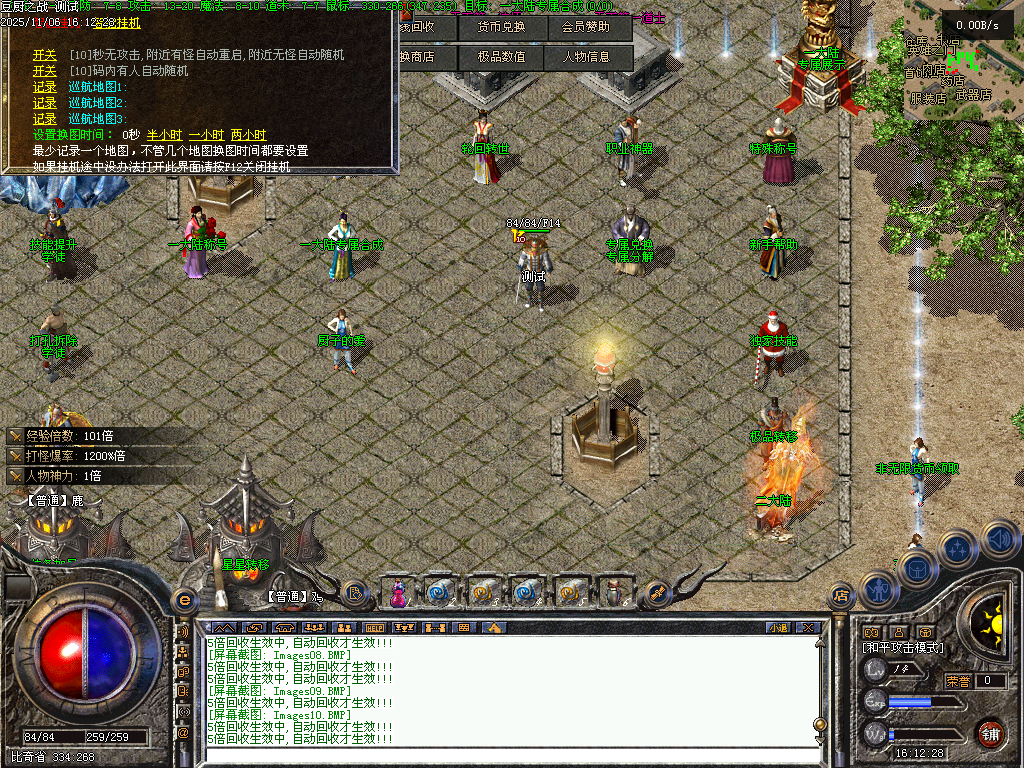Screen dimensions: 1024x768
Task: Click 记录 for 巡航地图1
Action: [45, 87]
